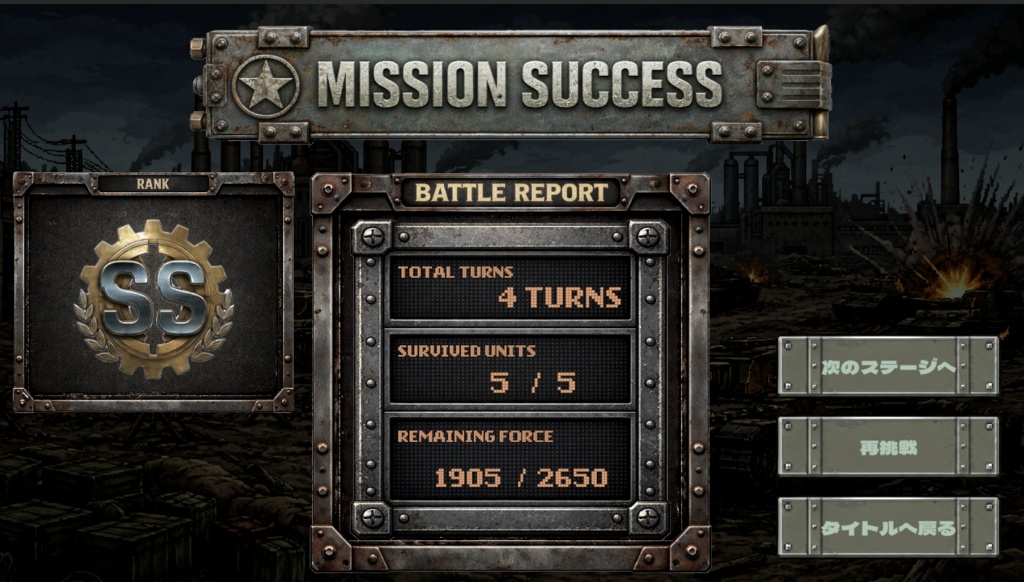Go to the next stage (次のステージへ)
The height and width of the screenshot is (582, 1024).
(888, 366)
